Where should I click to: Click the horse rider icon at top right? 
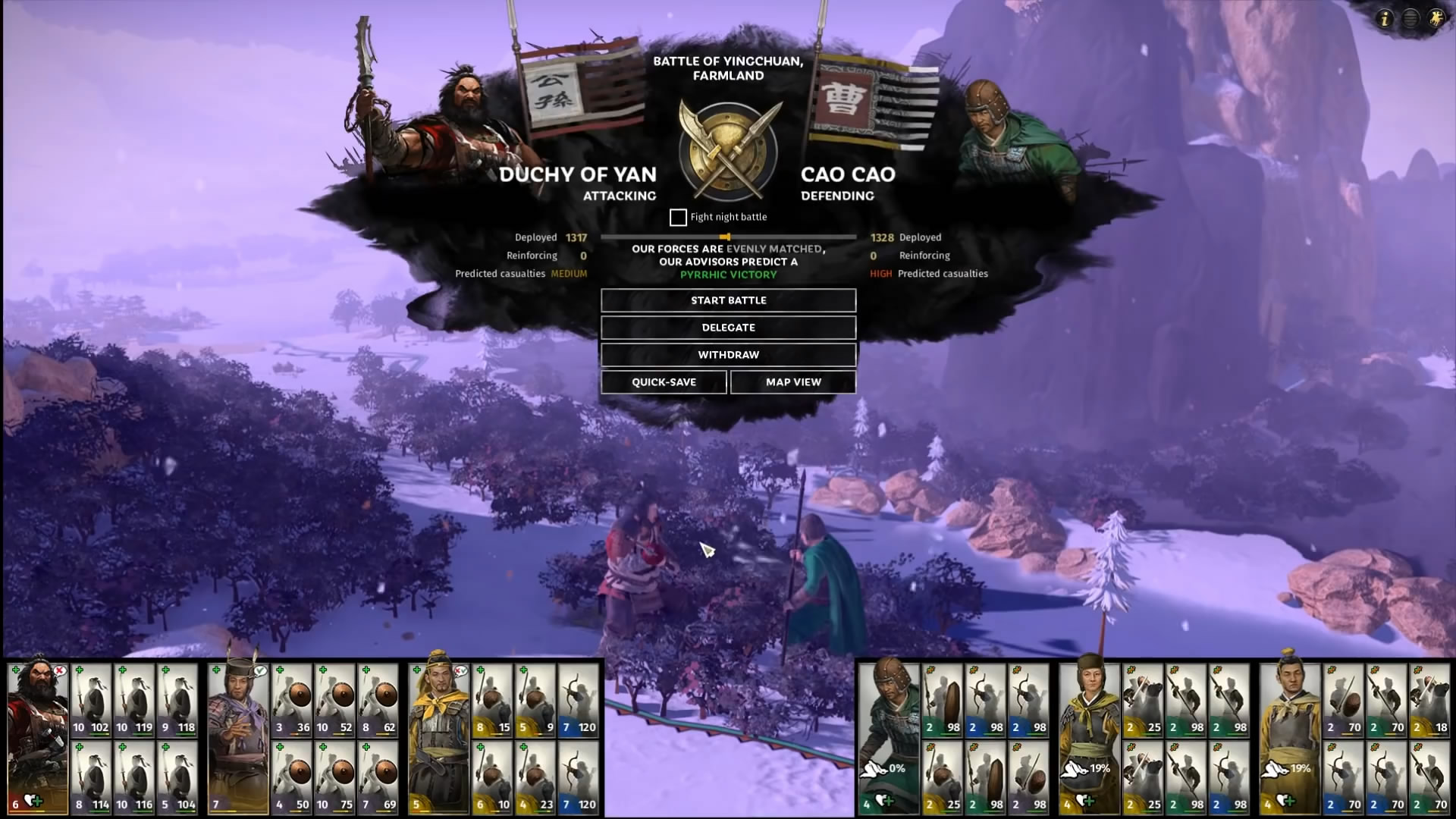coord(1436,19)
